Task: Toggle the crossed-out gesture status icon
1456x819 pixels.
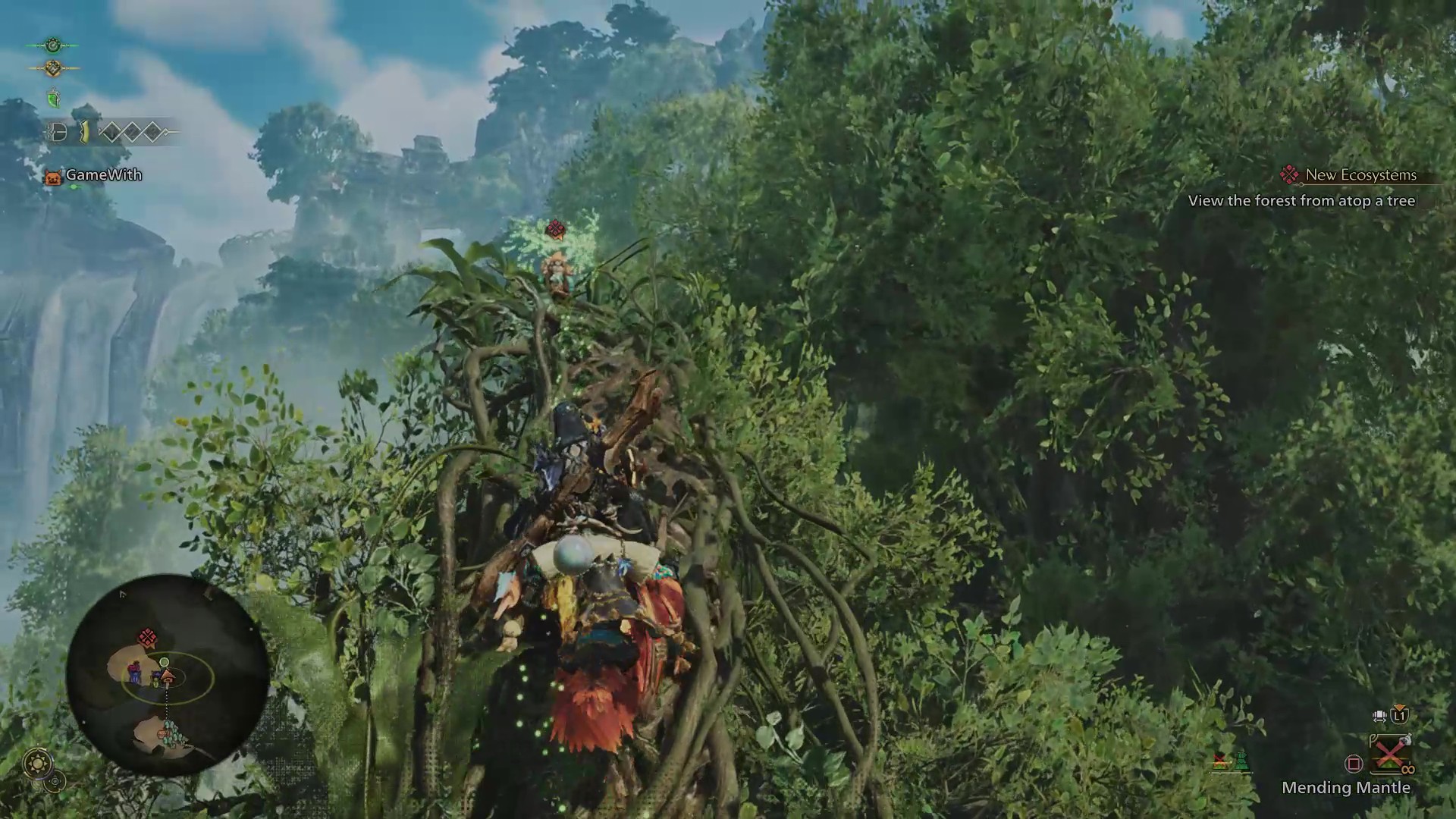Action: pos(1220,762)
